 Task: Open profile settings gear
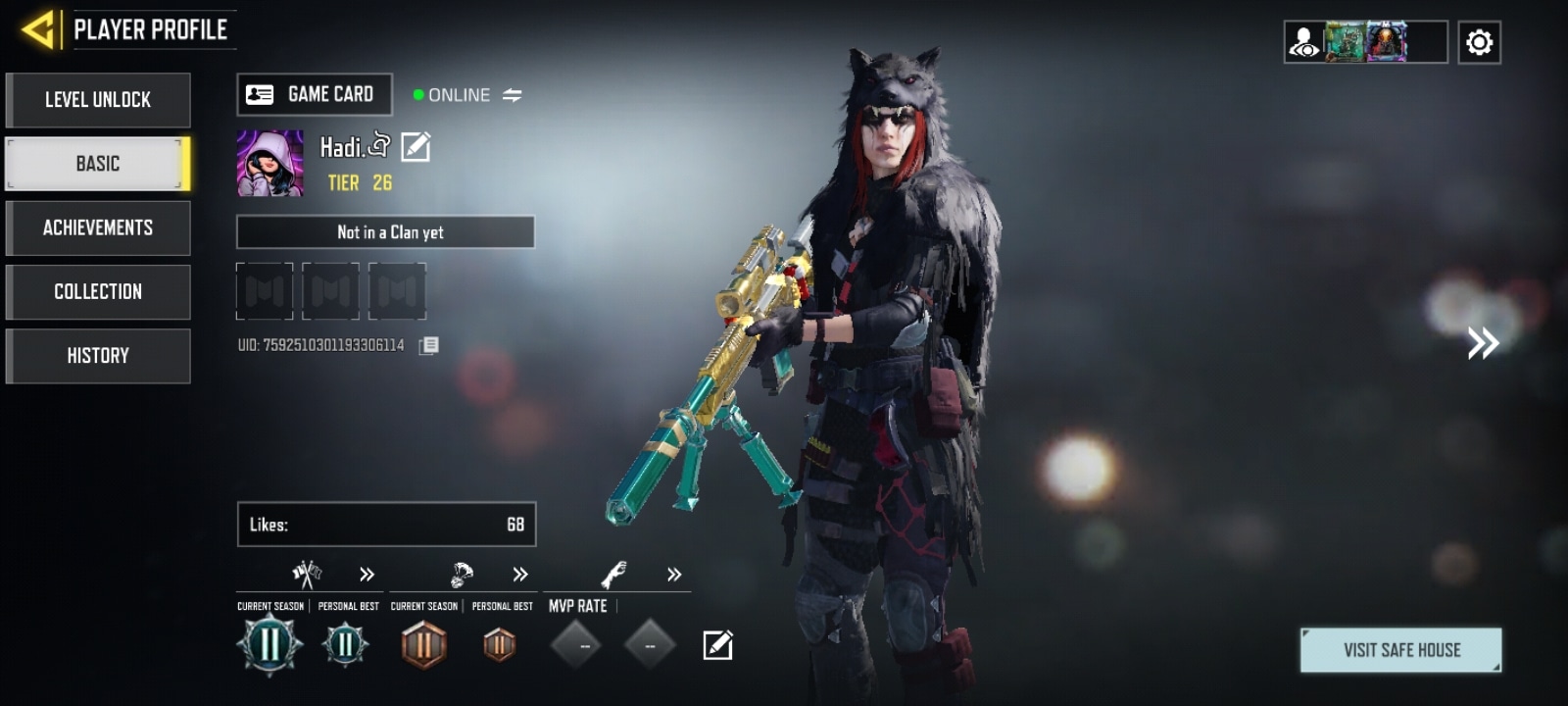(x=1479, y=43)
